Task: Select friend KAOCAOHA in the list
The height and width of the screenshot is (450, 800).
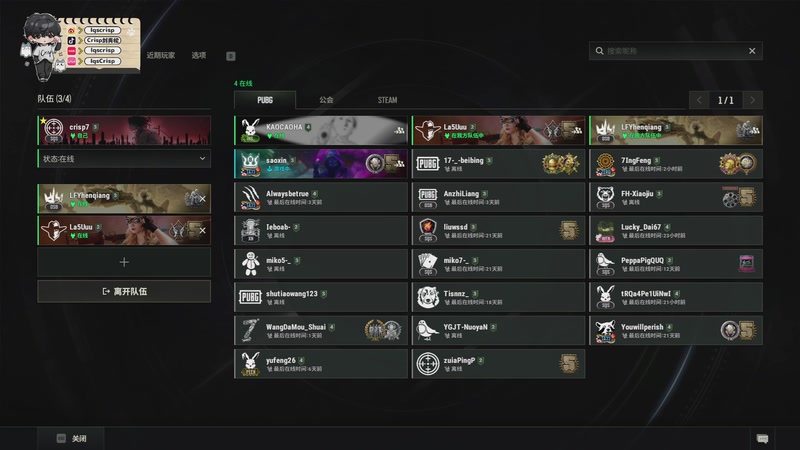Action: pos(322,131)
